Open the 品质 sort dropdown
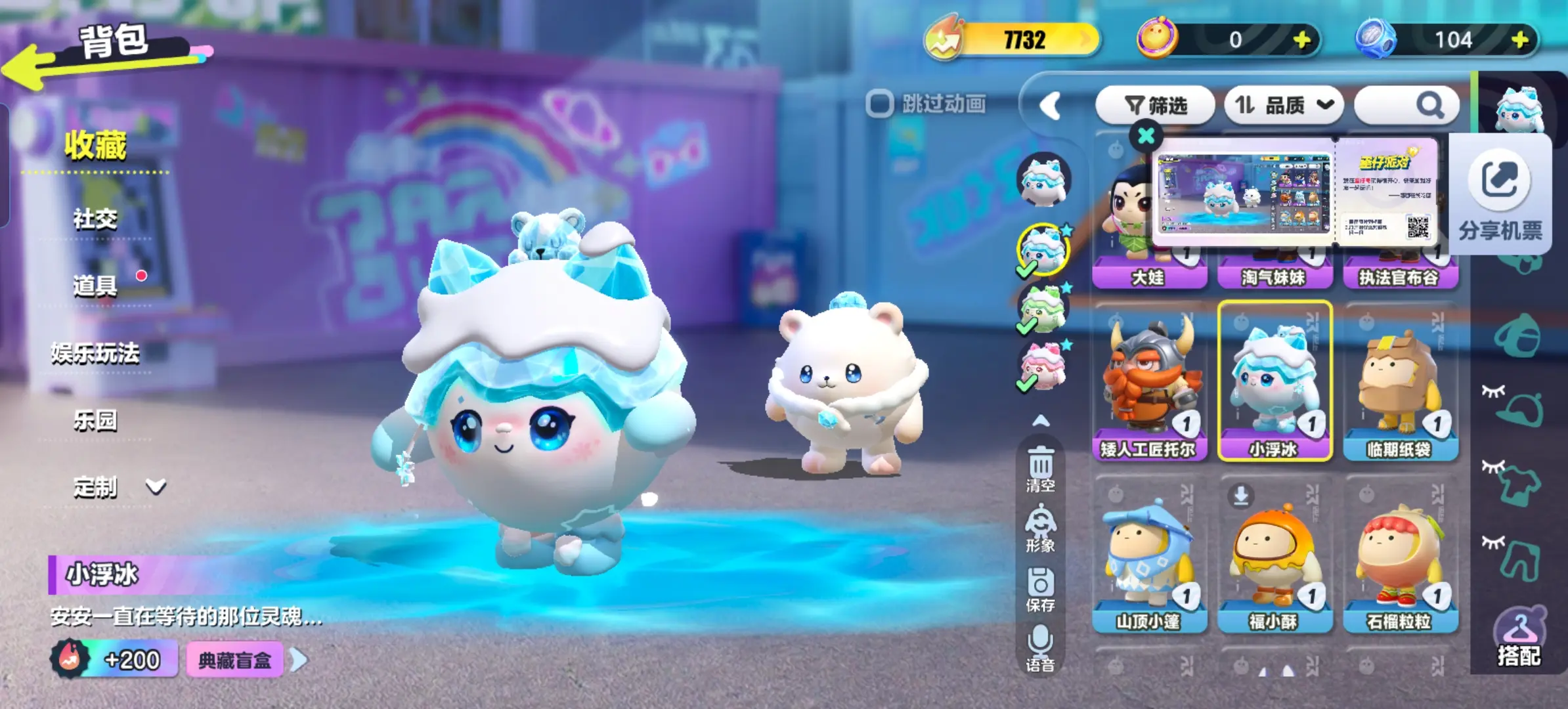This screenshot has height=709, width=1568. [x=1284, y=105]
